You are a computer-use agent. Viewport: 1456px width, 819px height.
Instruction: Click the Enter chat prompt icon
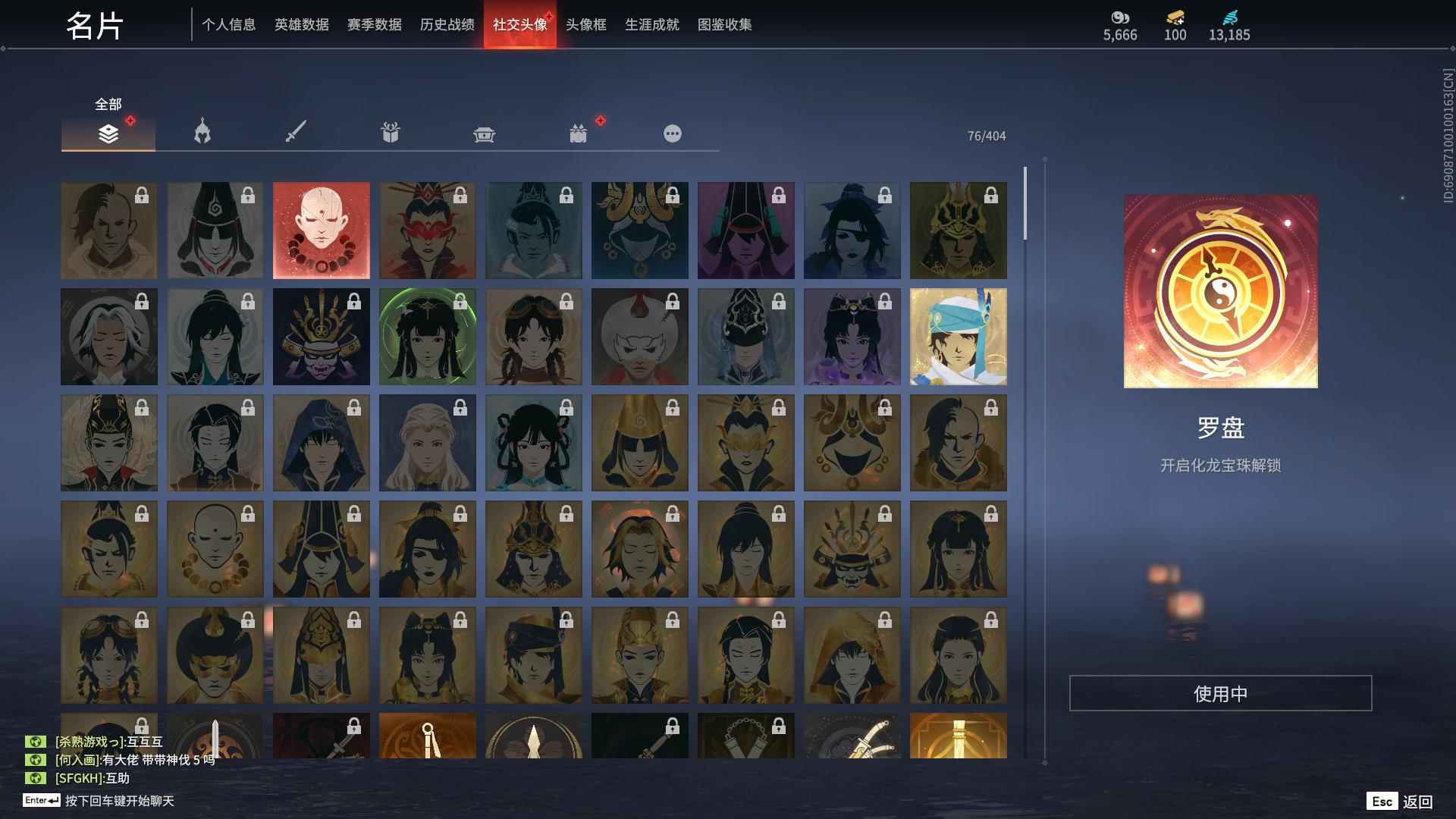coord(42,799)
